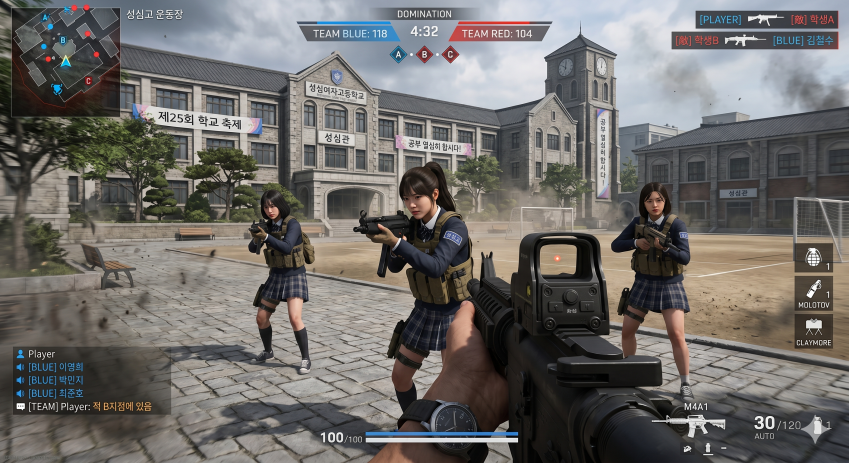849x463 pixels.
Task: Select teammate 이영희 in the voice list
Action: click(62, 367)
